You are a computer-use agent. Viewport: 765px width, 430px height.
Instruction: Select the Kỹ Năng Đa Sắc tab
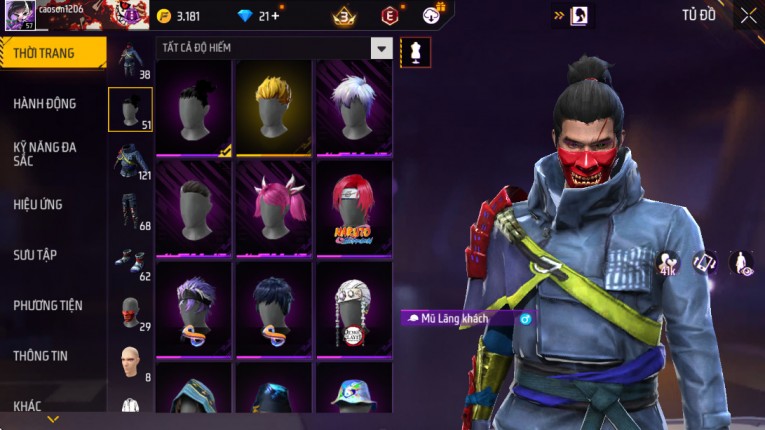coord(45,153)
